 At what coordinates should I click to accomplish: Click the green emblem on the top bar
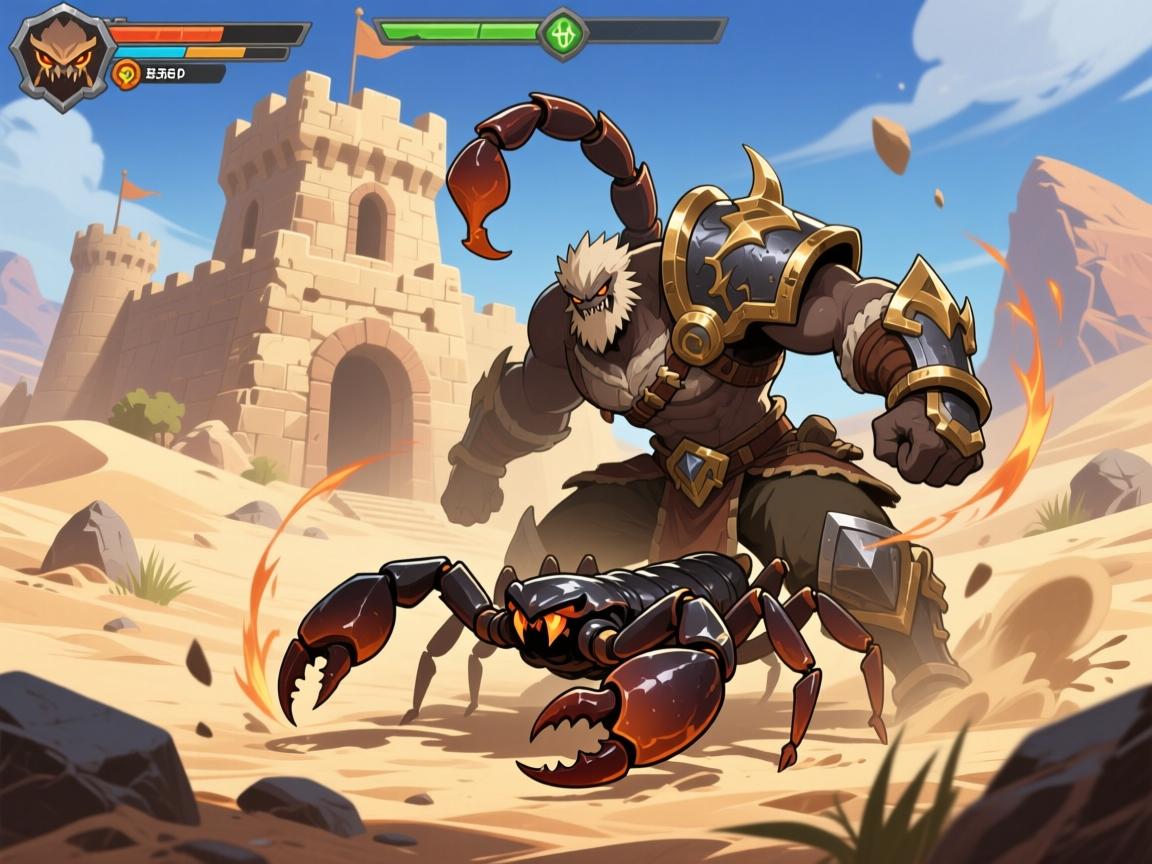point(563,33)
